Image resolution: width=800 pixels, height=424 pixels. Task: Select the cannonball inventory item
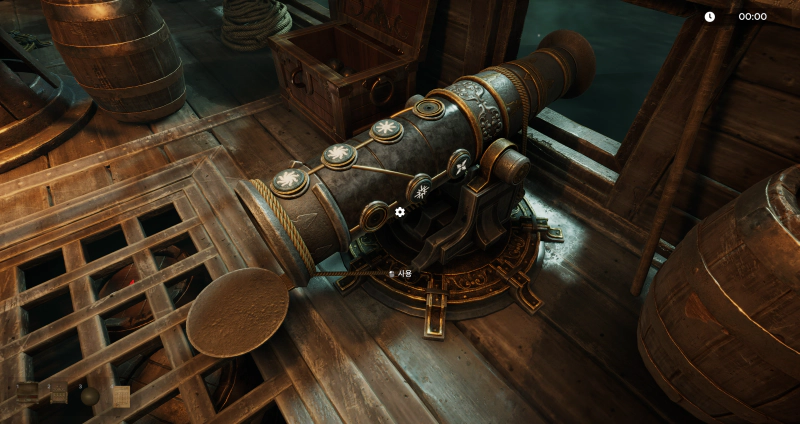click(90, 396)
